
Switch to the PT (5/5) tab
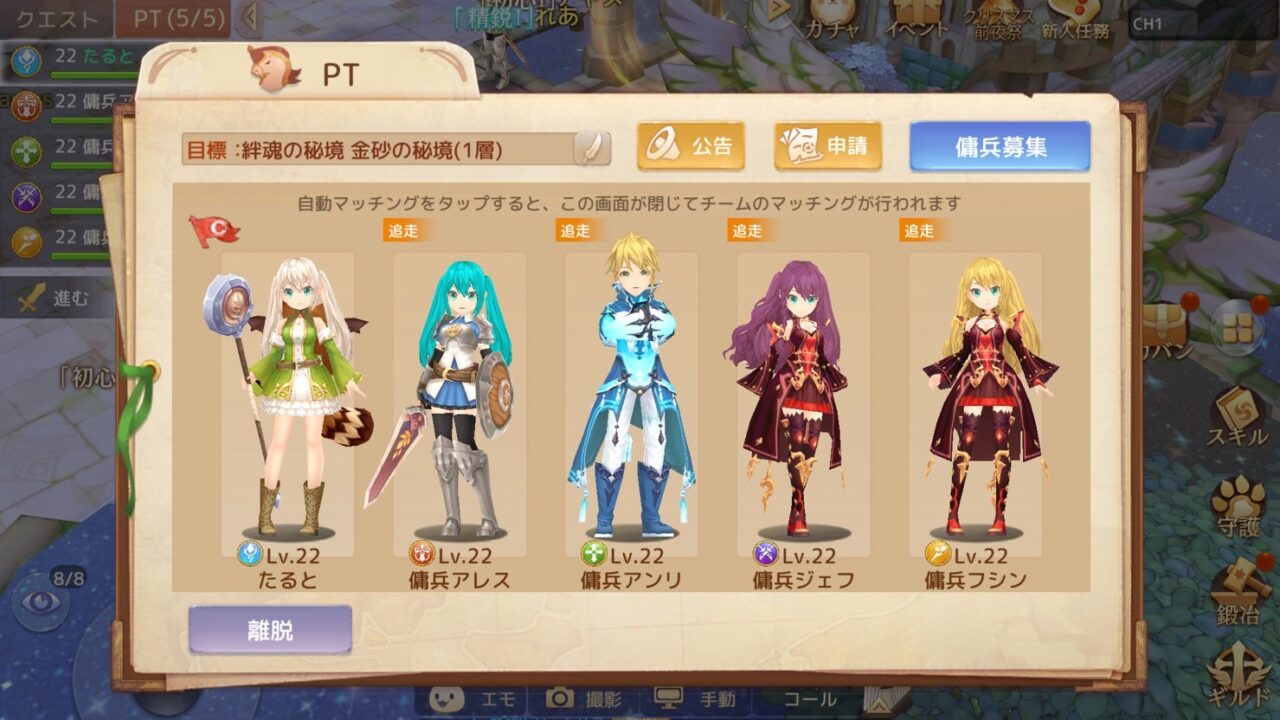click(x=174, y=18)
